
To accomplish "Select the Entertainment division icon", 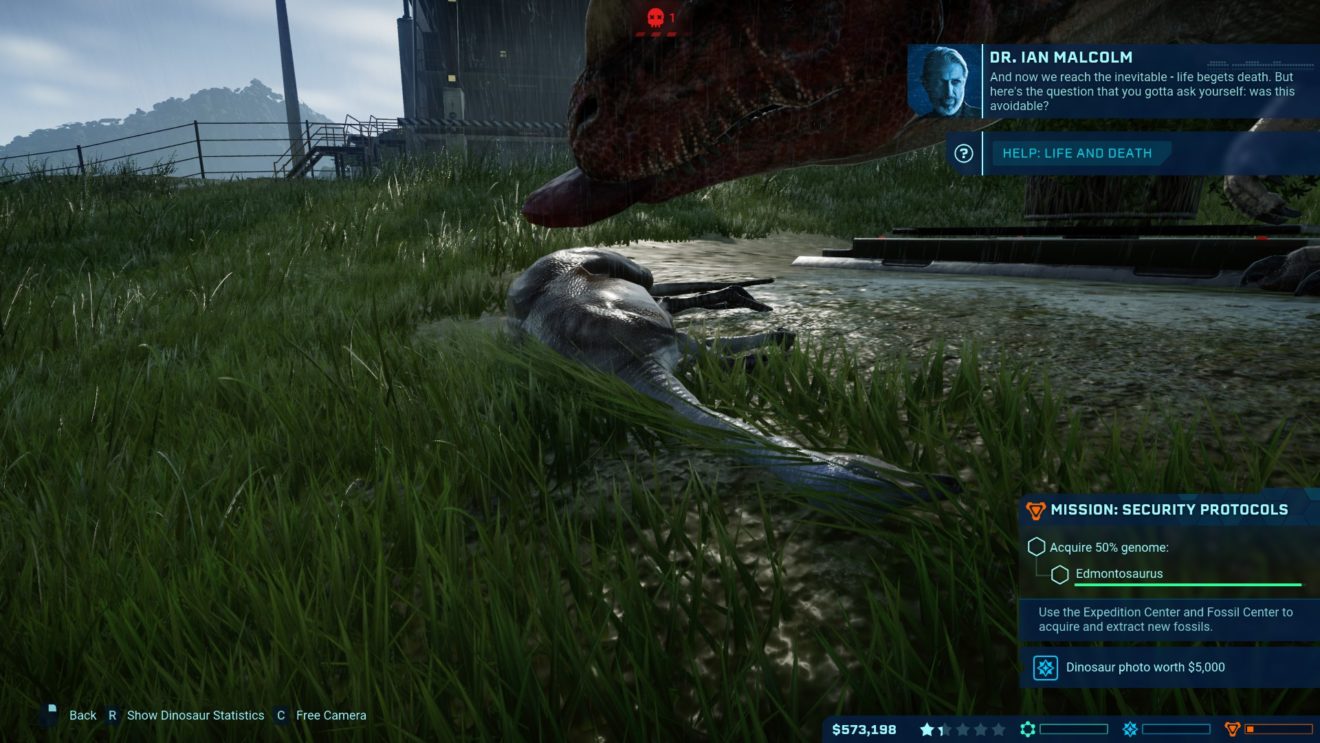I will coord(1130,730).
